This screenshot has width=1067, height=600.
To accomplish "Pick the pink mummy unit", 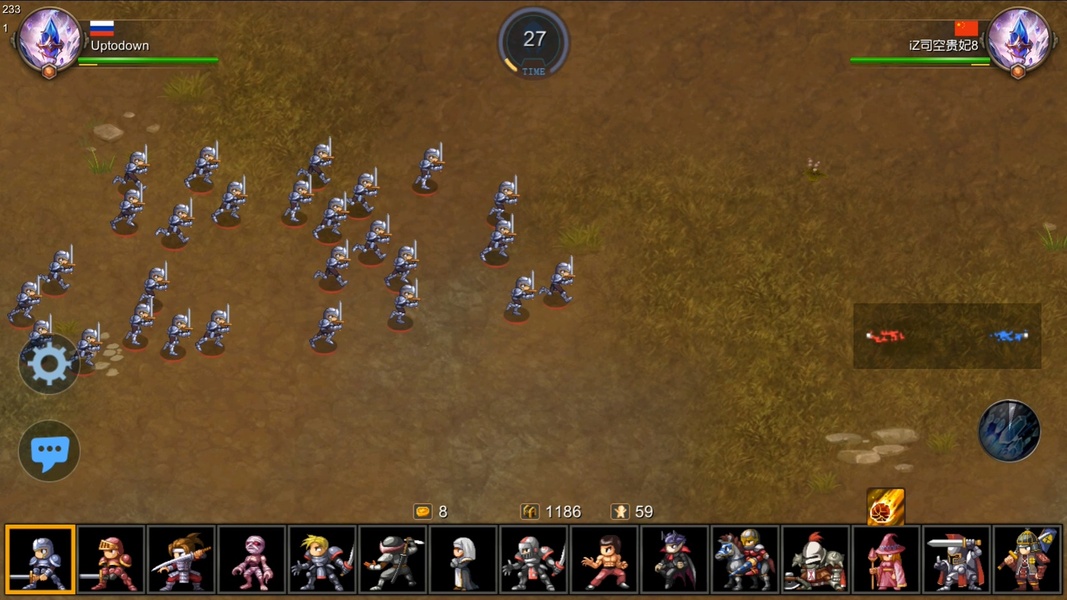I will click(x=252, y=560).
